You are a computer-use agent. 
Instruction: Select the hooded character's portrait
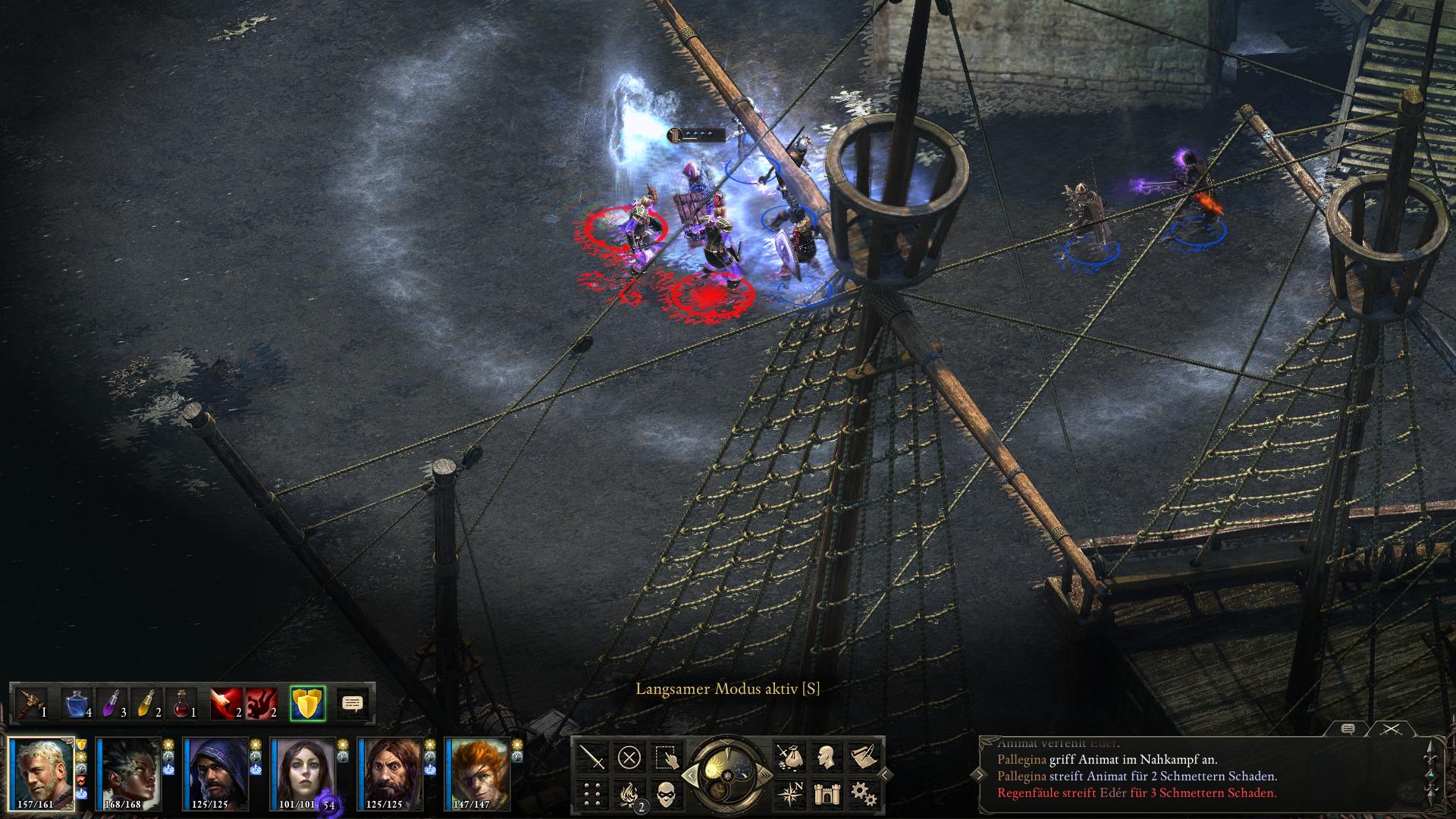coord(216,773)
